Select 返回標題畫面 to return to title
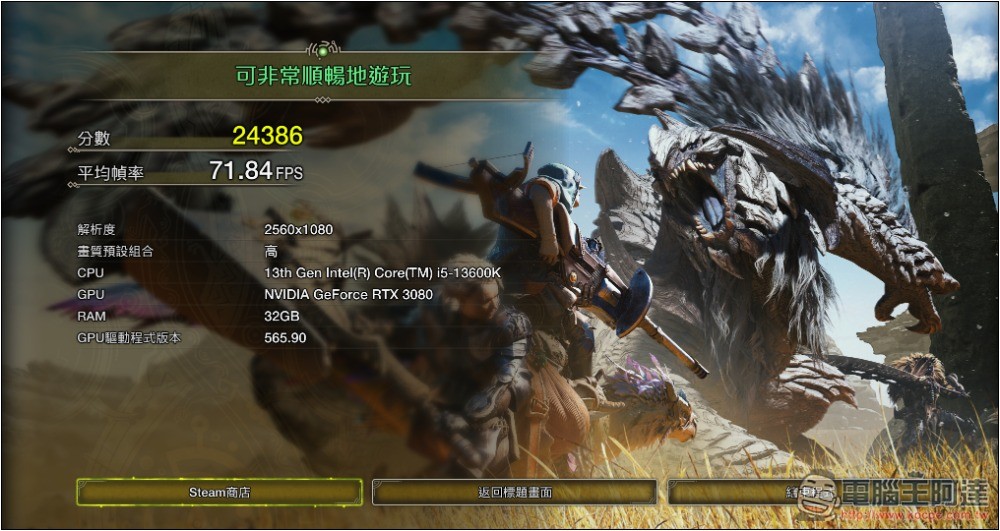Viewport: 1000px width, 531px height. [514, 492]
